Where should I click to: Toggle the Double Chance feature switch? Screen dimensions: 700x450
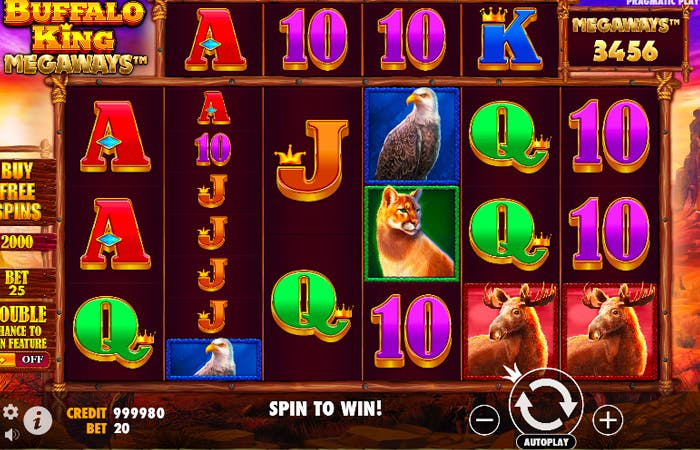click(30, 359)
